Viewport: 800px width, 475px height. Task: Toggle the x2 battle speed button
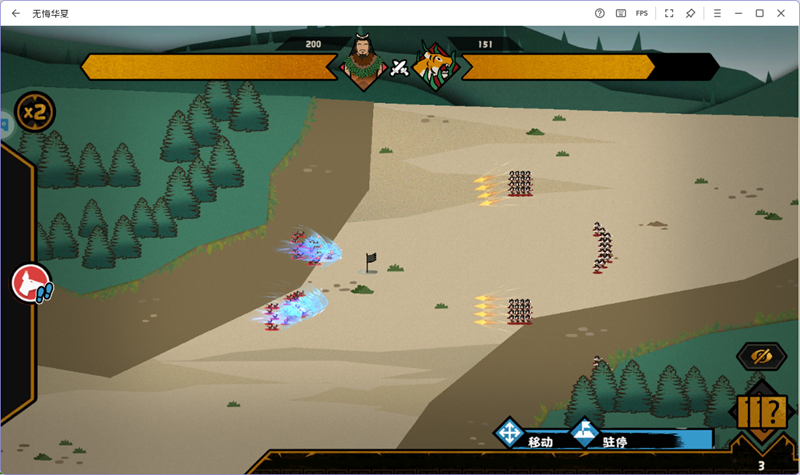[35, 111]
